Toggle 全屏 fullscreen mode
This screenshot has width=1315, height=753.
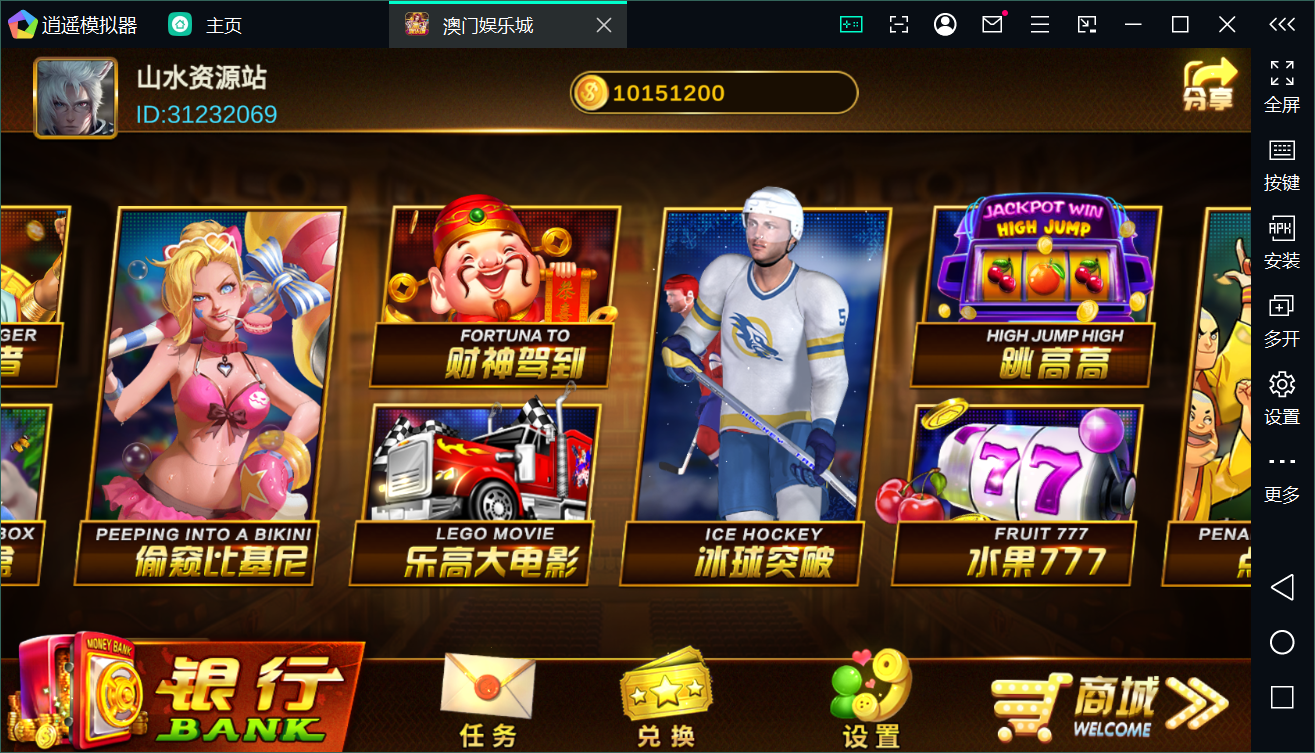coord(1281,73)
